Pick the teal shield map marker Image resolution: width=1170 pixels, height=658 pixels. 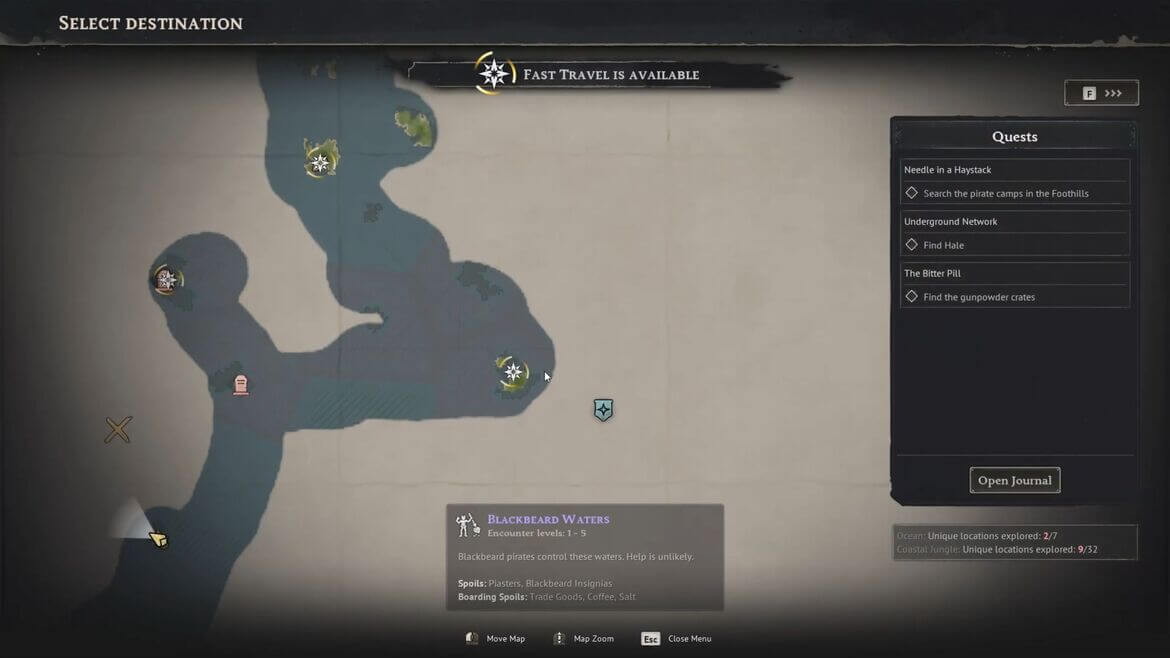tap(603, 410)
